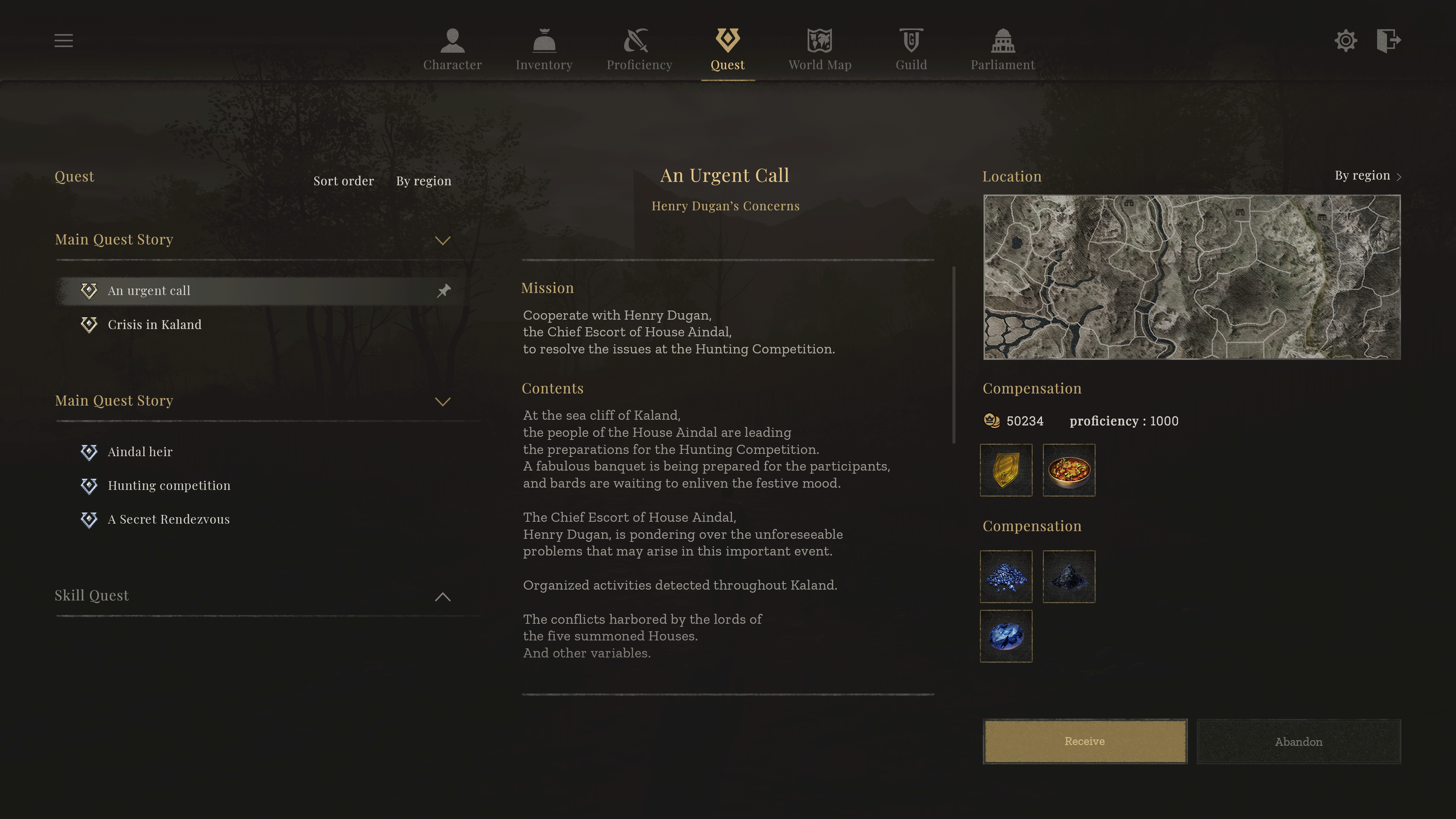
Task: Abandon the current quest
Action: click(x=1298, y=742)
